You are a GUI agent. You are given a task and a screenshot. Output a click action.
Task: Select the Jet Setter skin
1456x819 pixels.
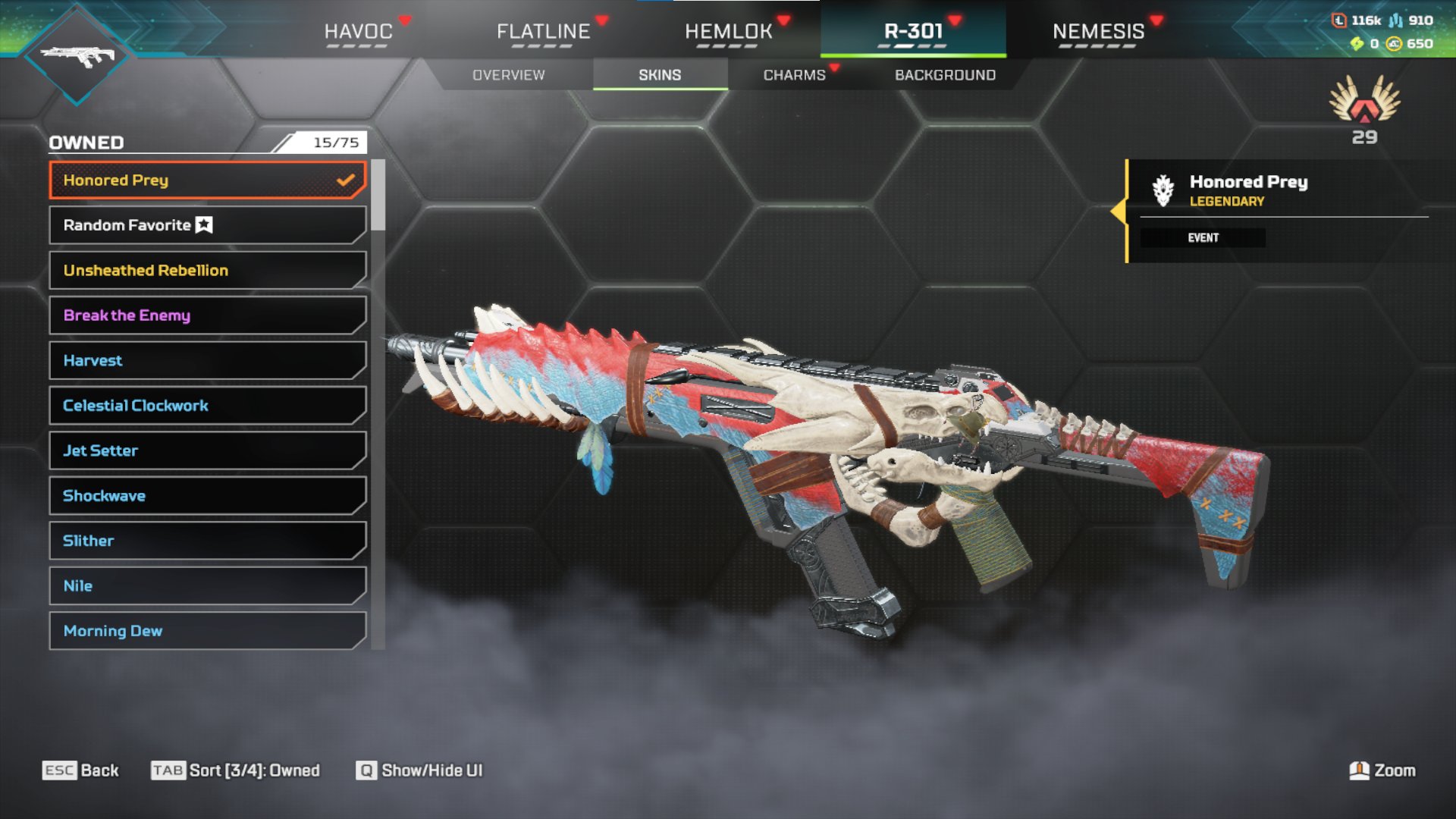pyautogui.click(x=207, y=450)
